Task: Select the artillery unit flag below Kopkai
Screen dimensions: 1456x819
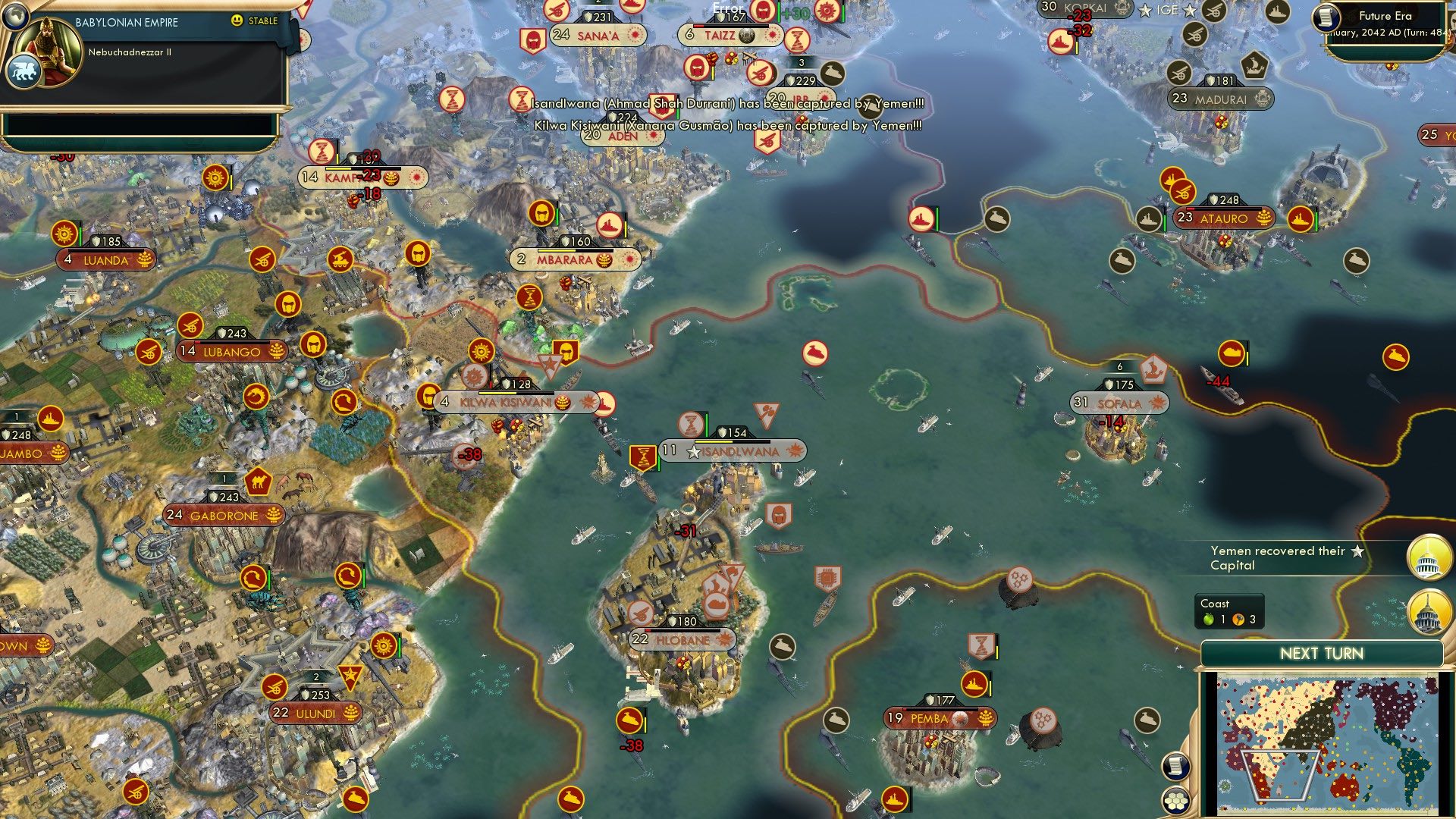Action: click(1181, 74)
